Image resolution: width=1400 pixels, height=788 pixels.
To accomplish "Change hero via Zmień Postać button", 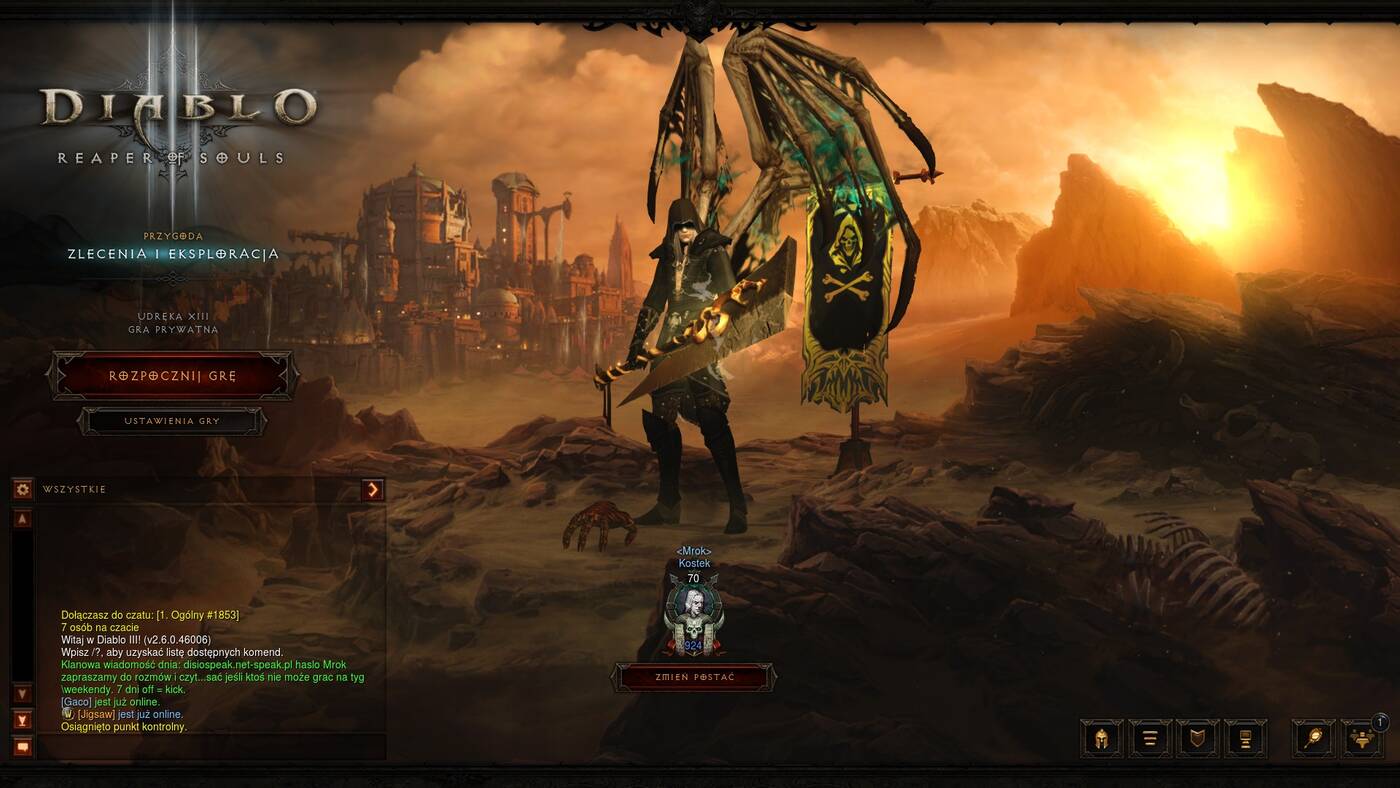I will click(693, 677).
